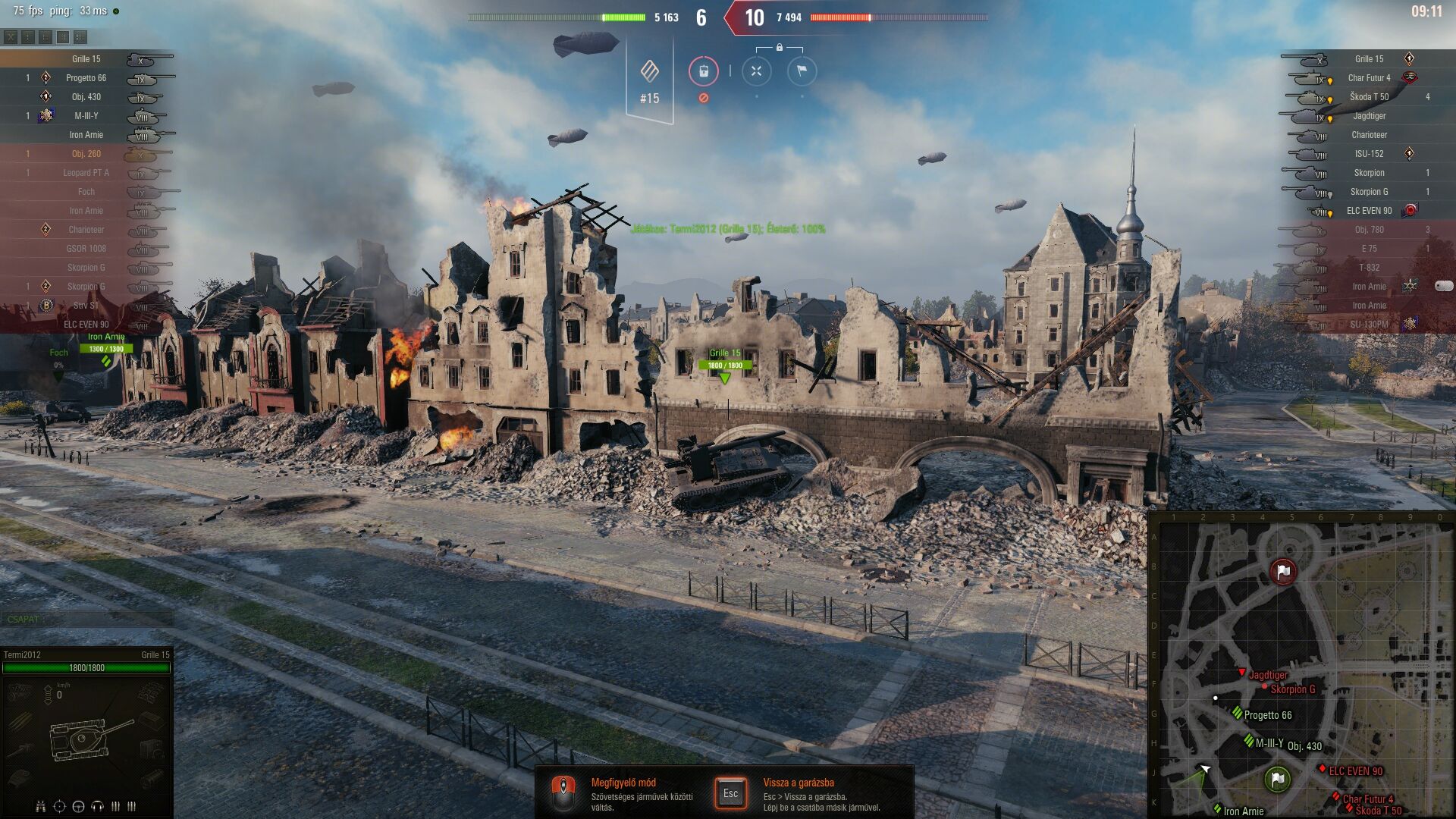Click the crossed-swords objective icon
1456x819 pixels.
pyautogui.click(x=756, y=71)
